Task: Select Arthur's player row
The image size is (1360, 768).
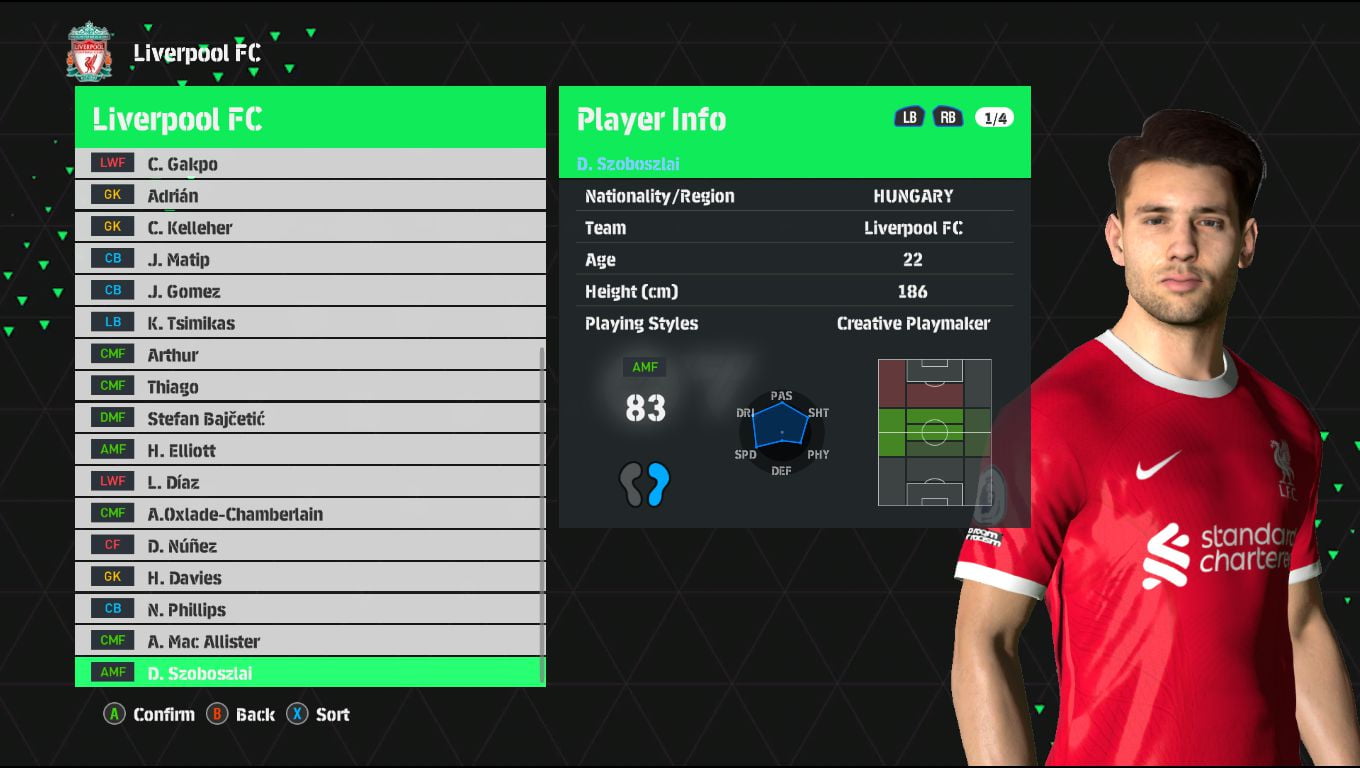Action: 310,355
